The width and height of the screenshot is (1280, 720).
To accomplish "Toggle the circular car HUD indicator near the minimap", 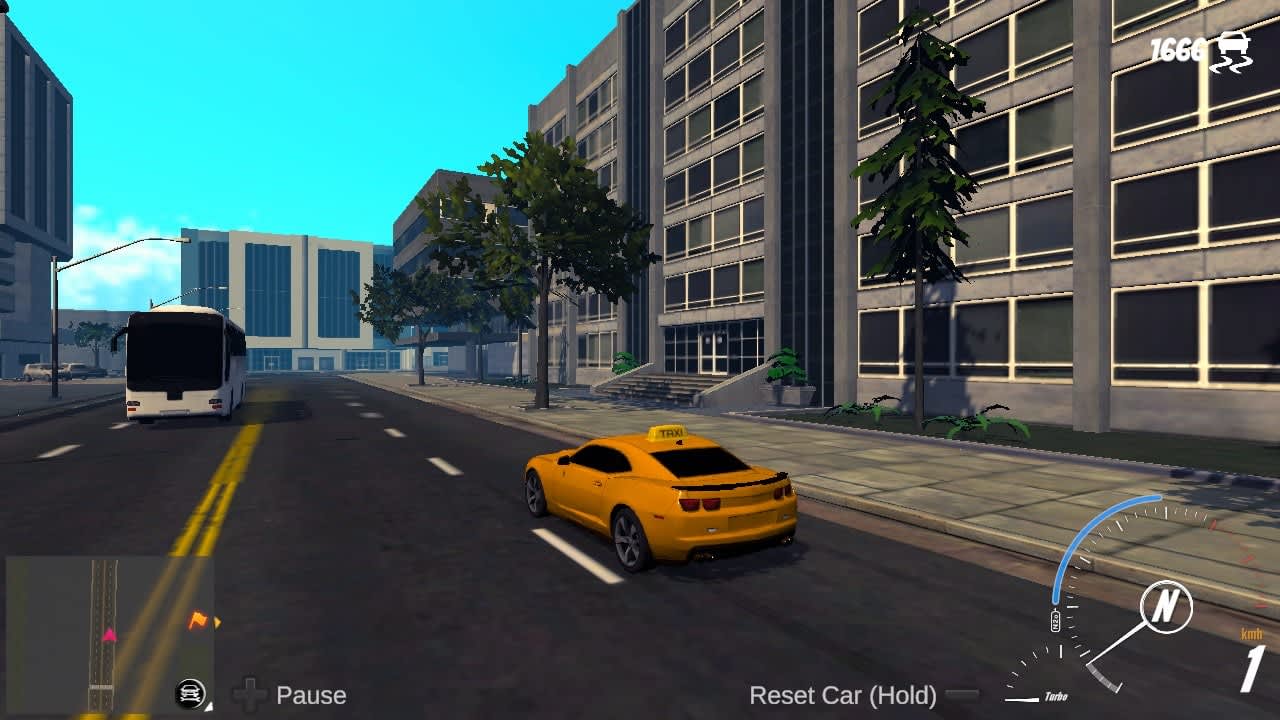I will (191, 692).
